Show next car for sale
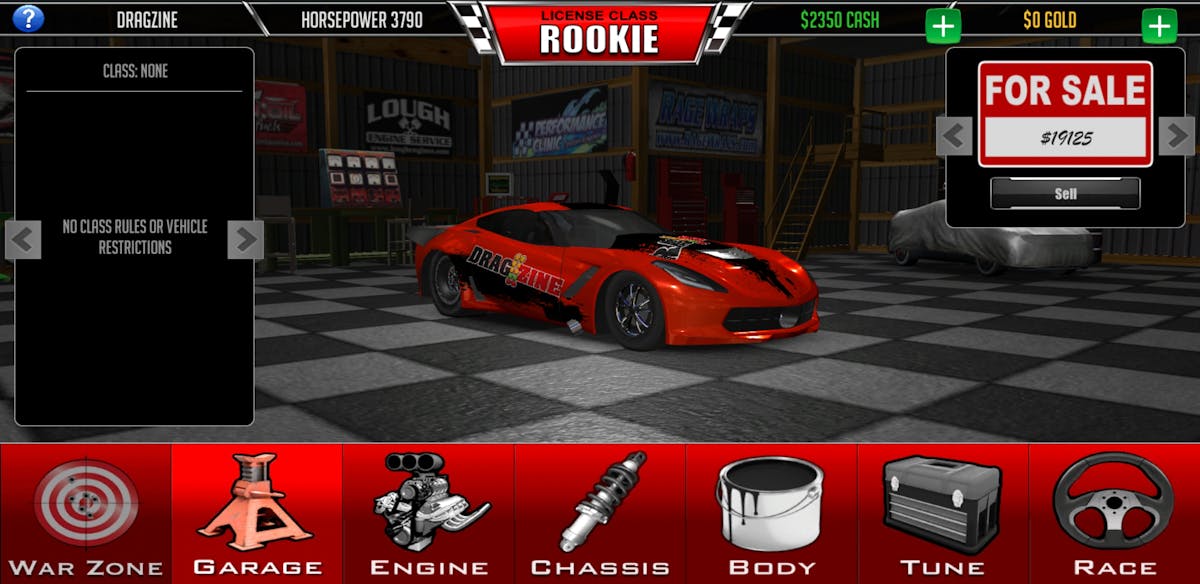1200x584 pixels. click(1176, 135)
